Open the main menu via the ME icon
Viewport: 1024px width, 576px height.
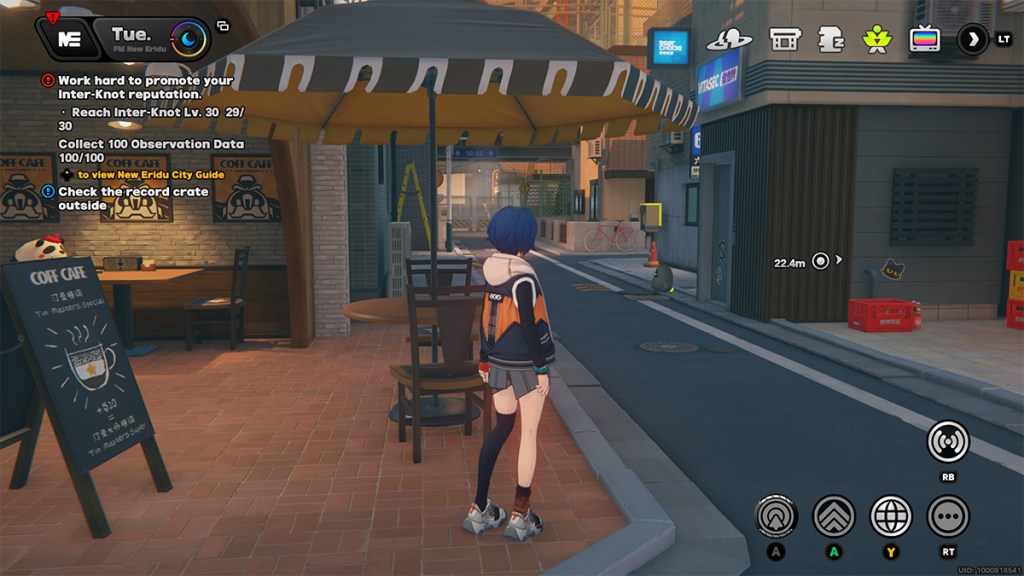(x=67, y=39)
